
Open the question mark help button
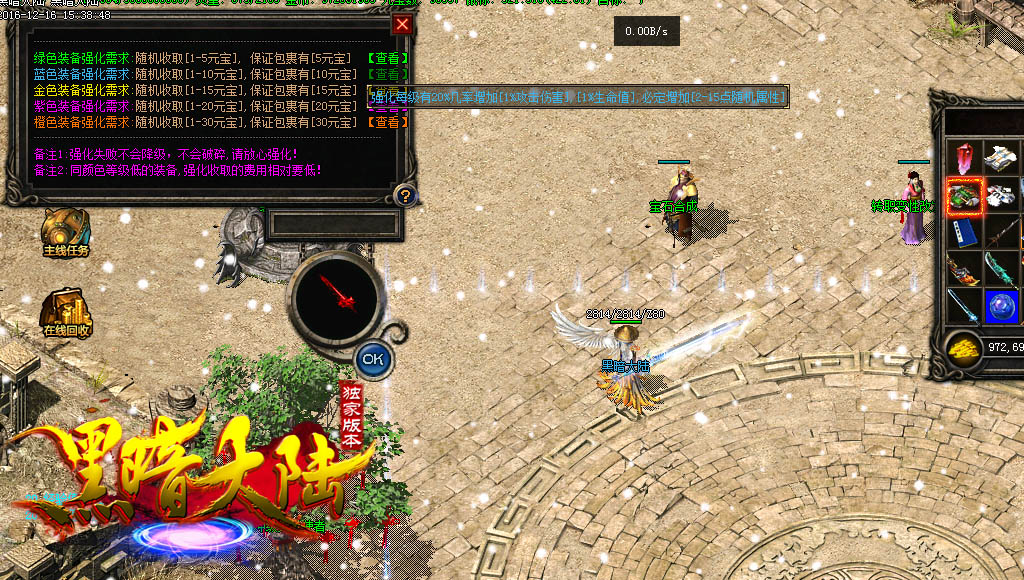pos(404,195)
